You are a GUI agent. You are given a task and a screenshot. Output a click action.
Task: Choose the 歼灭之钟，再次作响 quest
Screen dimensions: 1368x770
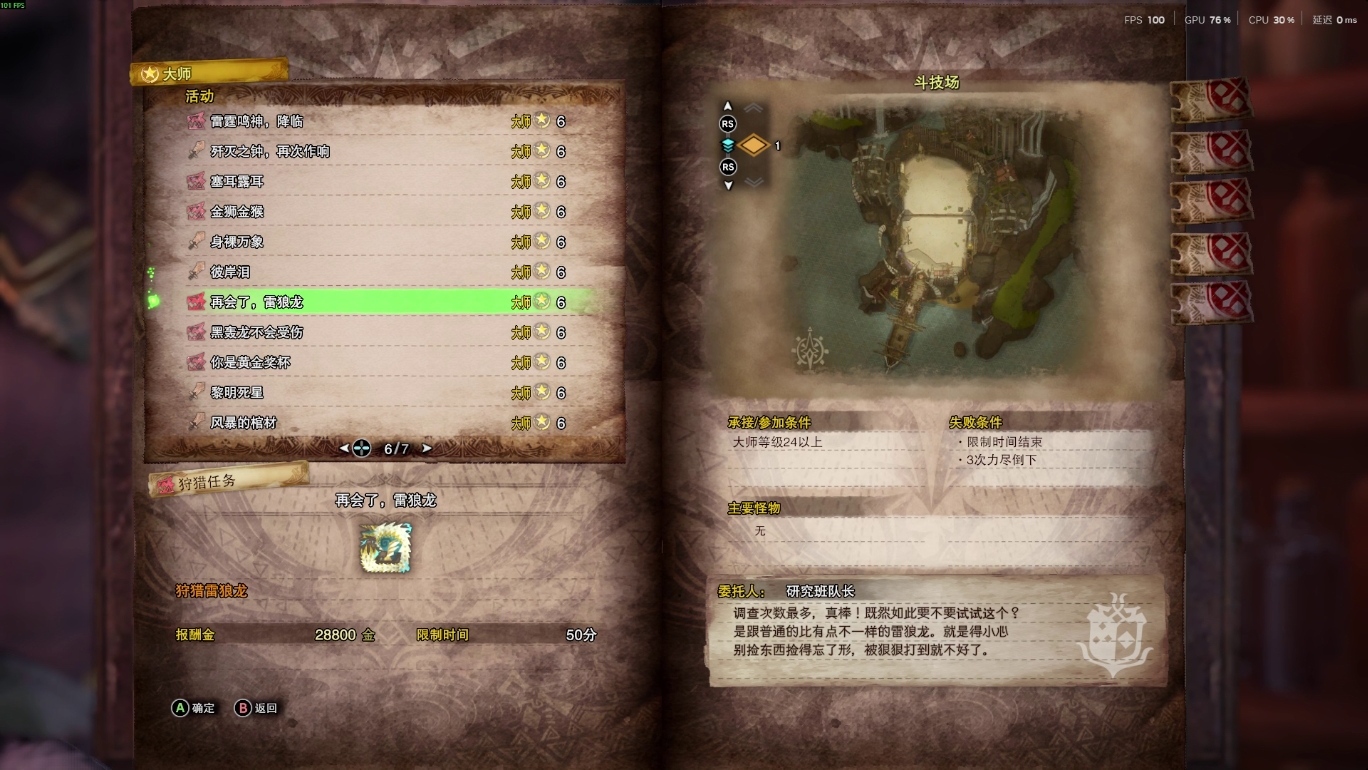click(270, 151)
